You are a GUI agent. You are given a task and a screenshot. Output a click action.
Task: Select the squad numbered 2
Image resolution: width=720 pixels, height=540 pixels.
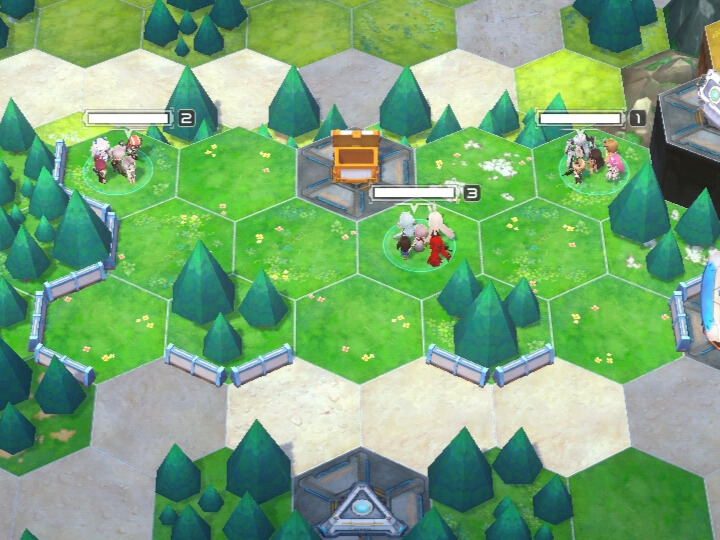click(x=119, y=158)
